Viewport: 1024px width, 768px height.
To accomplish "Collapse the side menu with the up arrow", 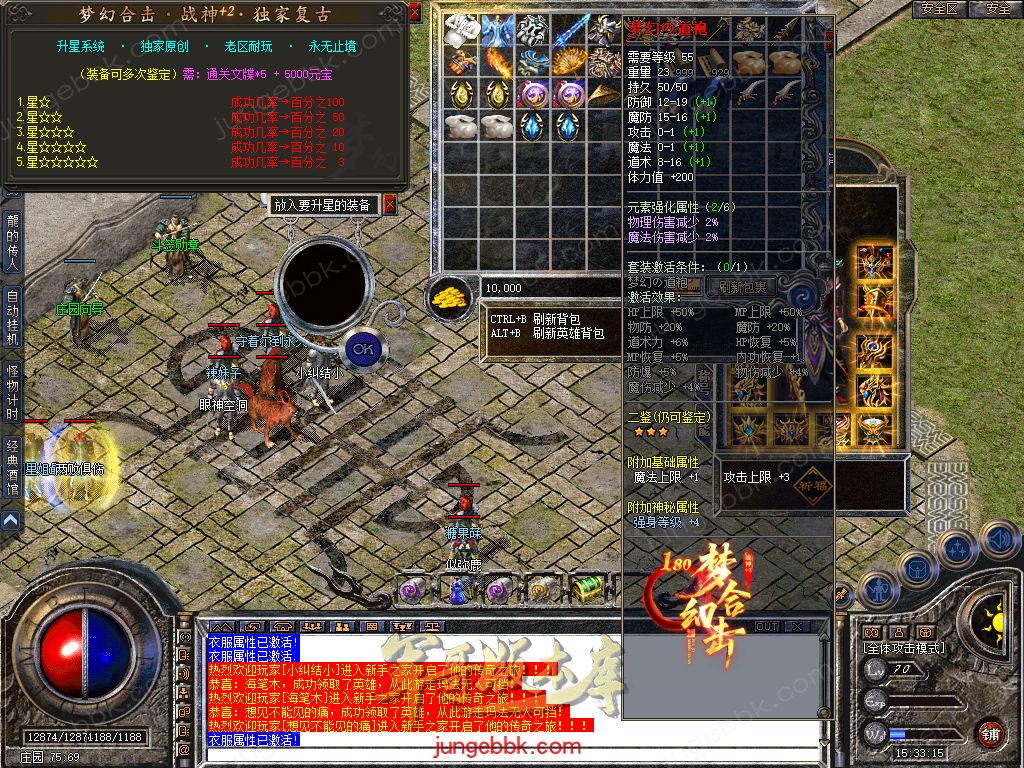I will pyautogui.click(x=10, y=520).
